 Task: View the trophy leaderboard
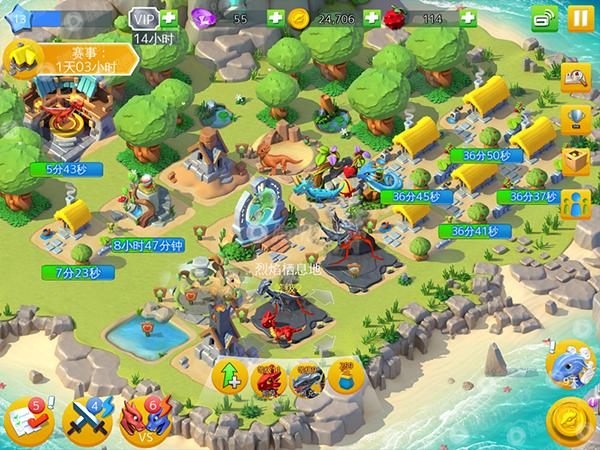pyautogui.click(x=575, y=120)
